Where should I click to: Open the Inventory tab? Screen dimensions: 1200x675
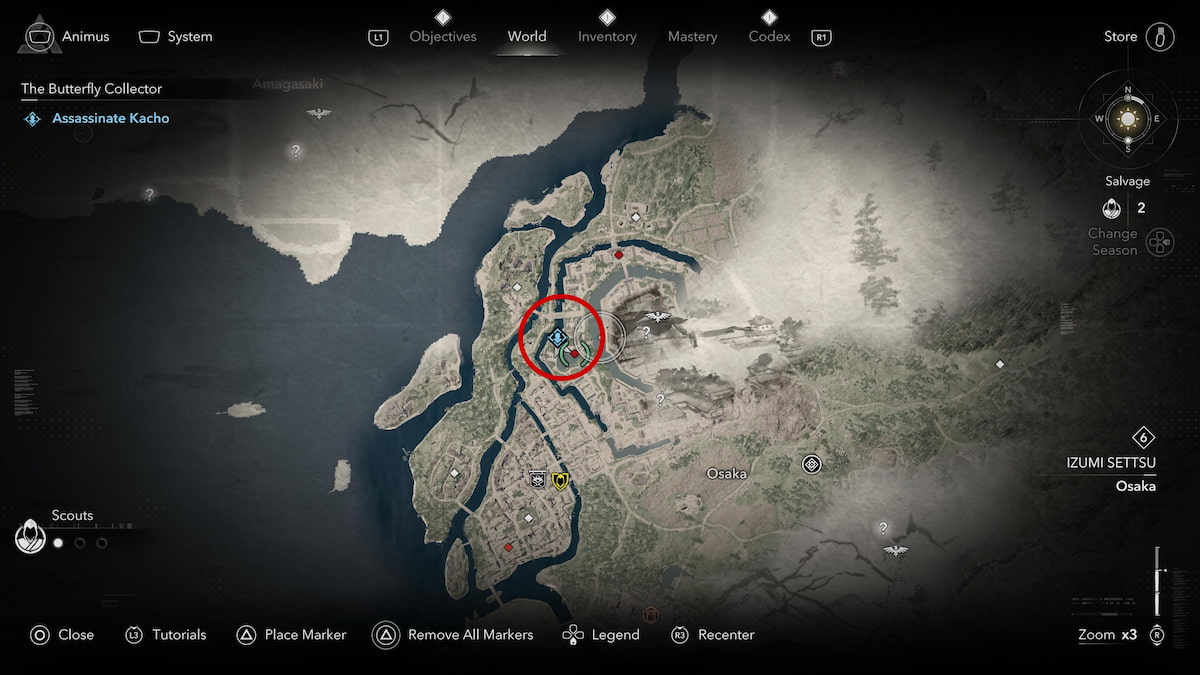[x=607, y=37]
